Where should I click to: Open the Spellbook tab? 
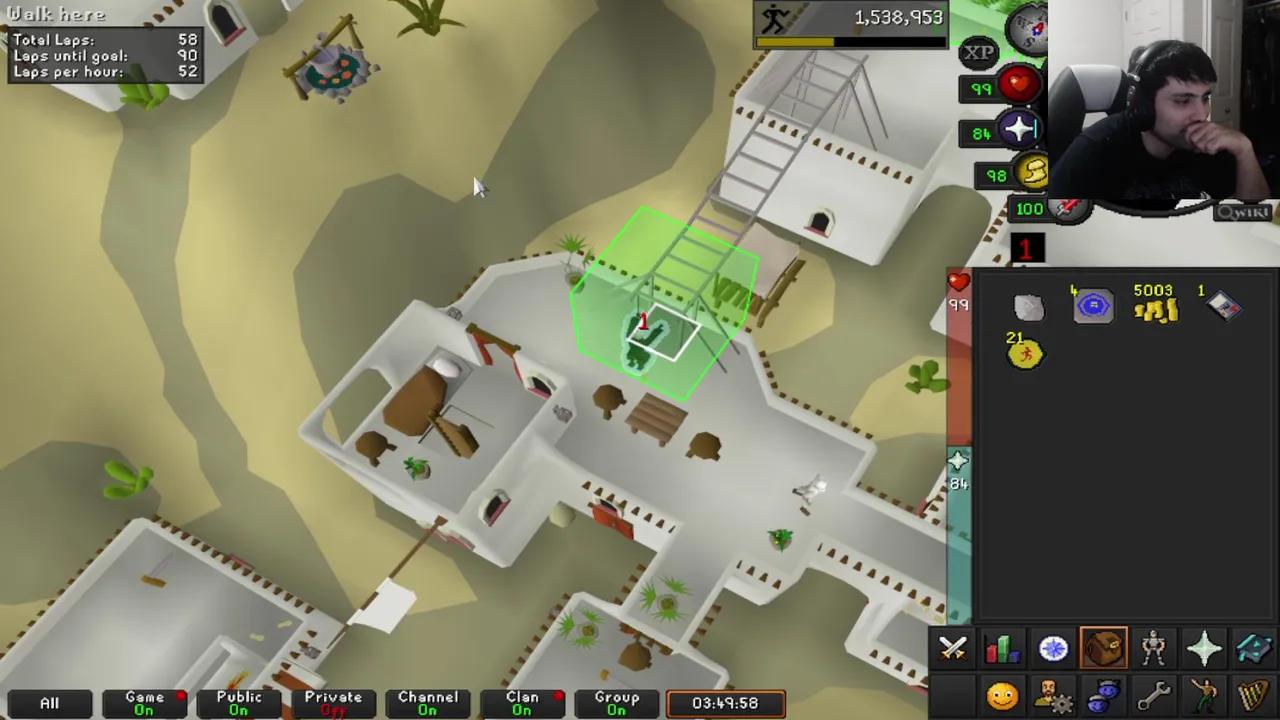point(1254,648)
